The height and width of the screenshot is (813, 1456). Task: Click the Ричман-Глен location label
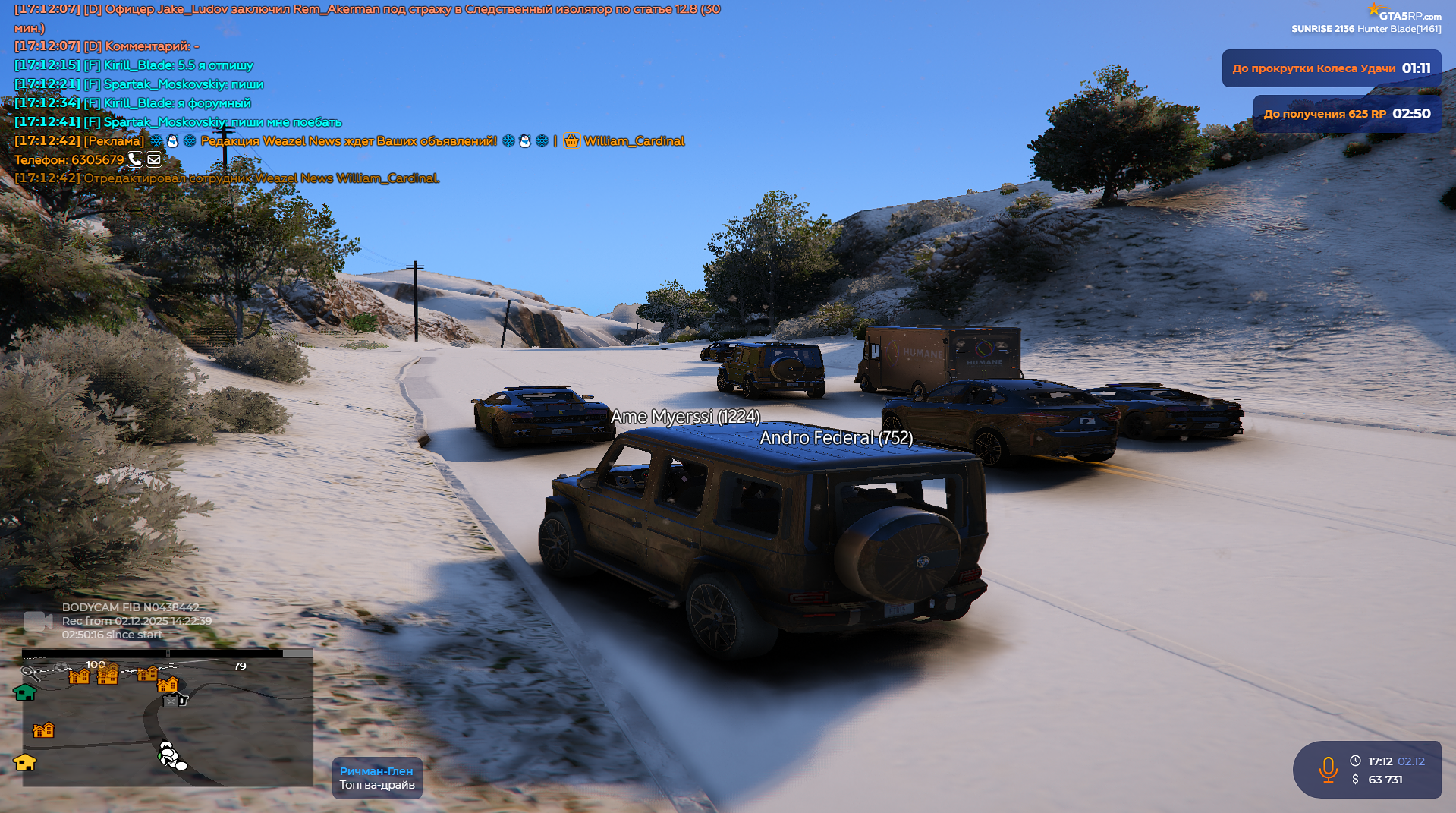click(376, 771)
